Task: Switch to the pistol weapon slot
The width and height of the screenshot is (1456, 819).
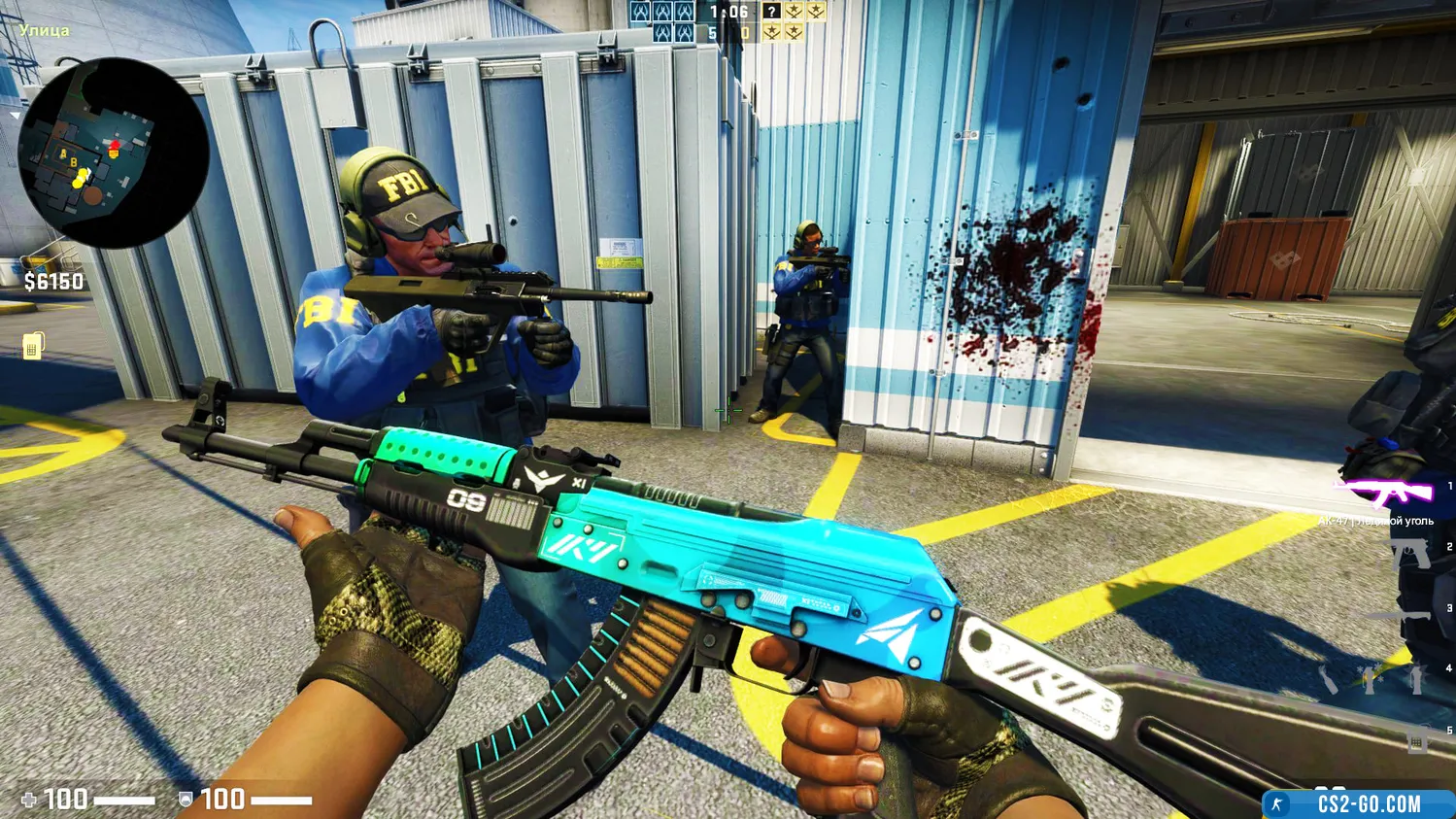Action: point(1409,554)
